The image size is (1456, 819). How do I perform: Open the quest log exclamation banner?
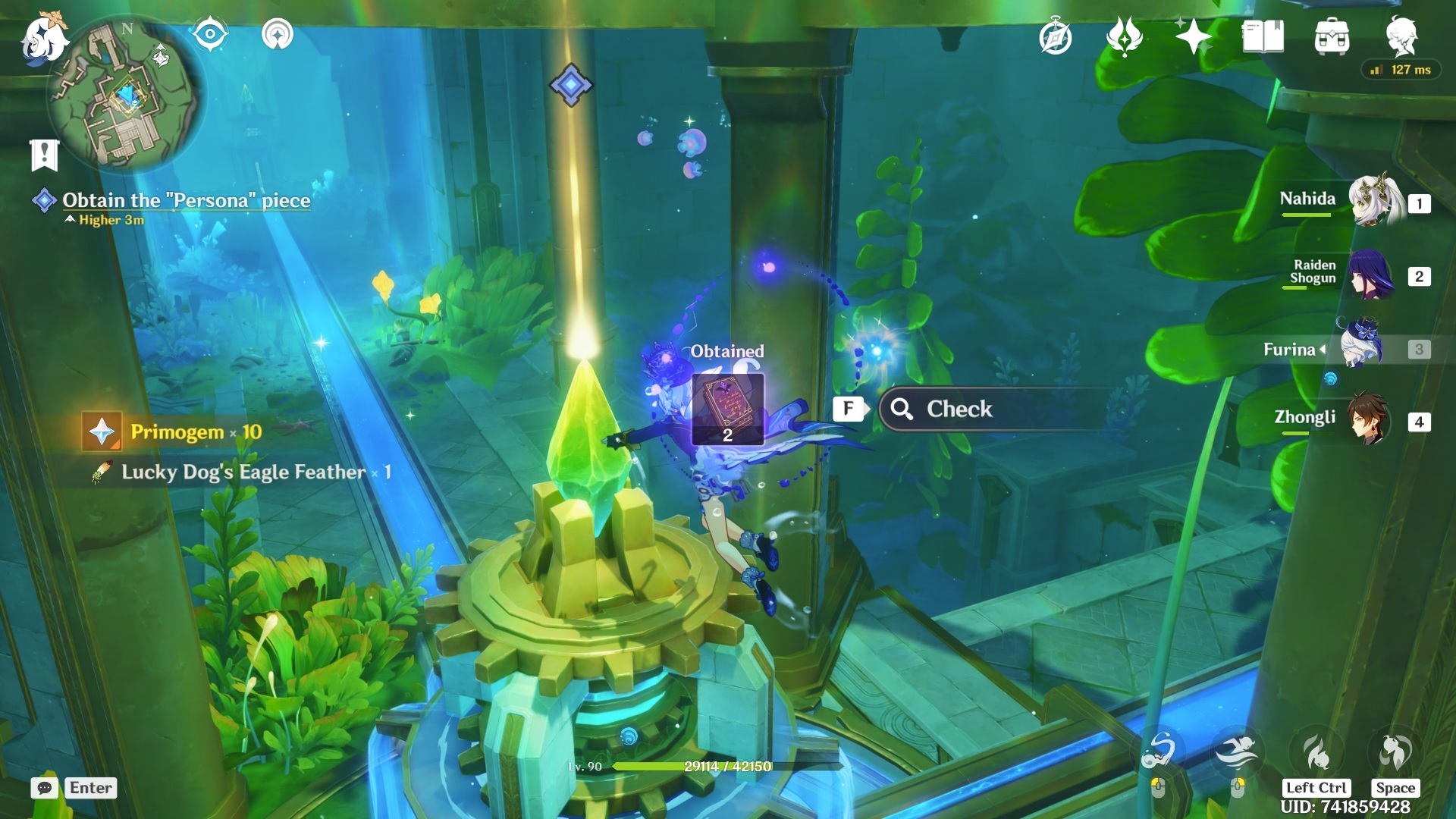44,155
